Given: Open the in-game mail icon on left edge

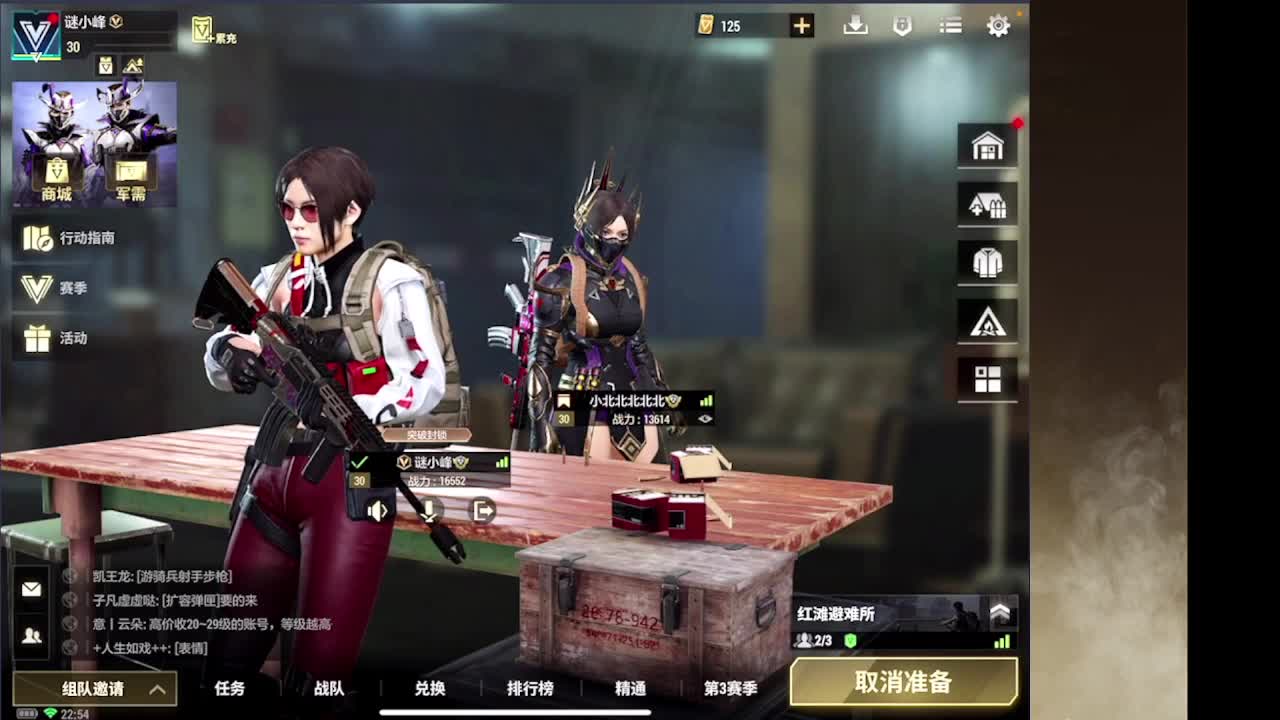Looking at the screenshot, I should coord(30,588).
